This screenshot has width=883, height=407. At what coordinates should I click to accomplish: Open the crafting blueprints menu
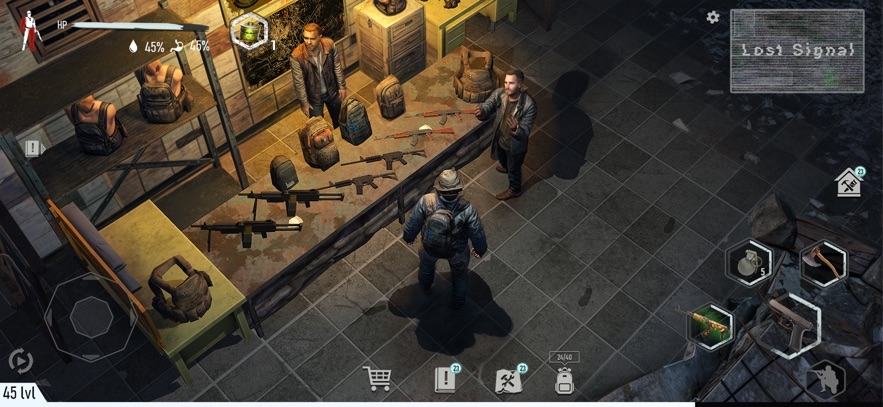(x=509, y=379)
